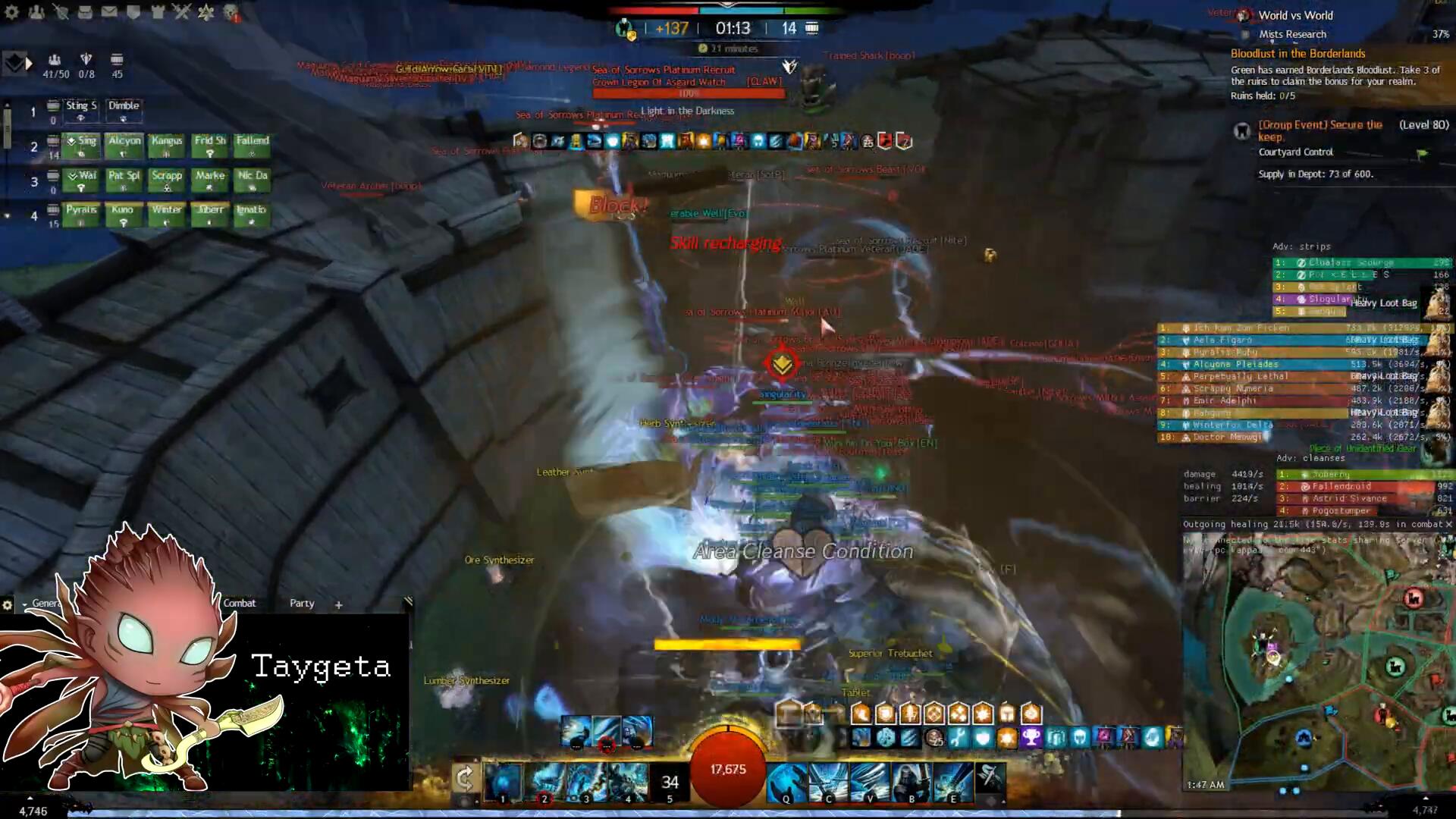
Task: Activate utility skill V
Action: (869, 782)
